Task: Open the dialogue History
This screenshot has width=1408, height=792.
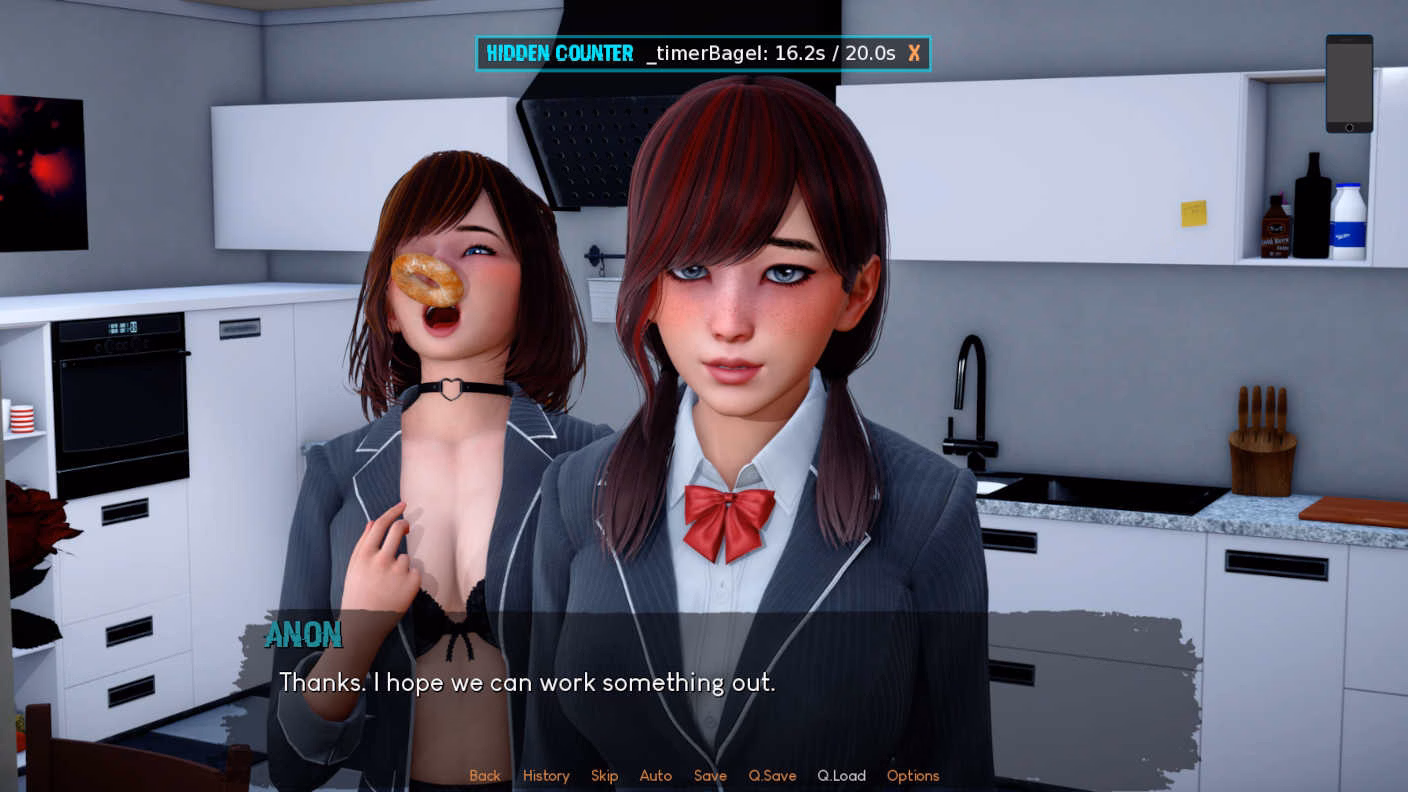Action: (x=546, y=776)
